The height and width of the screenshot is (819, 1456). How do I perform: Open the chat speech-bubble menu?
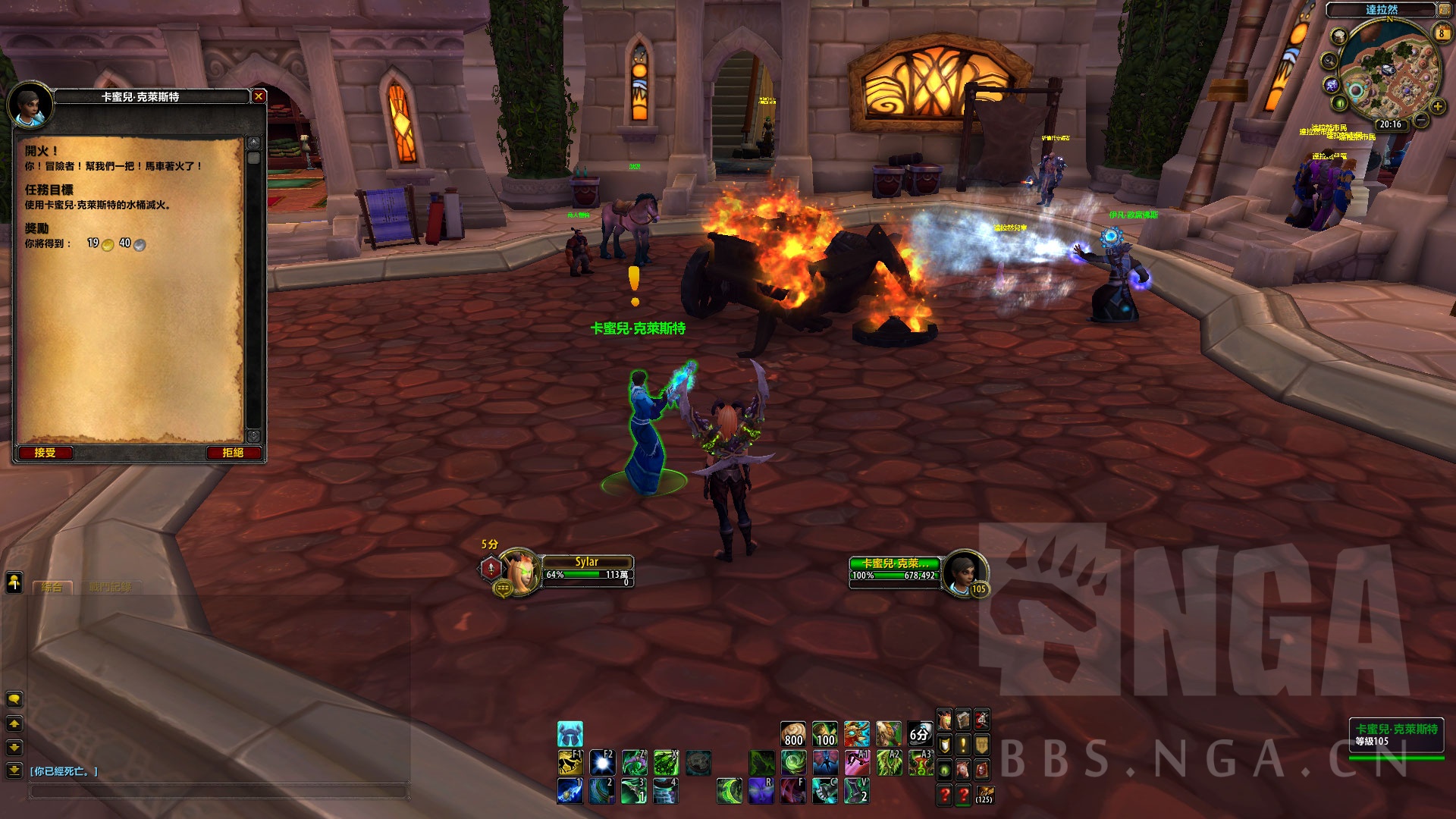coord(14,698)
